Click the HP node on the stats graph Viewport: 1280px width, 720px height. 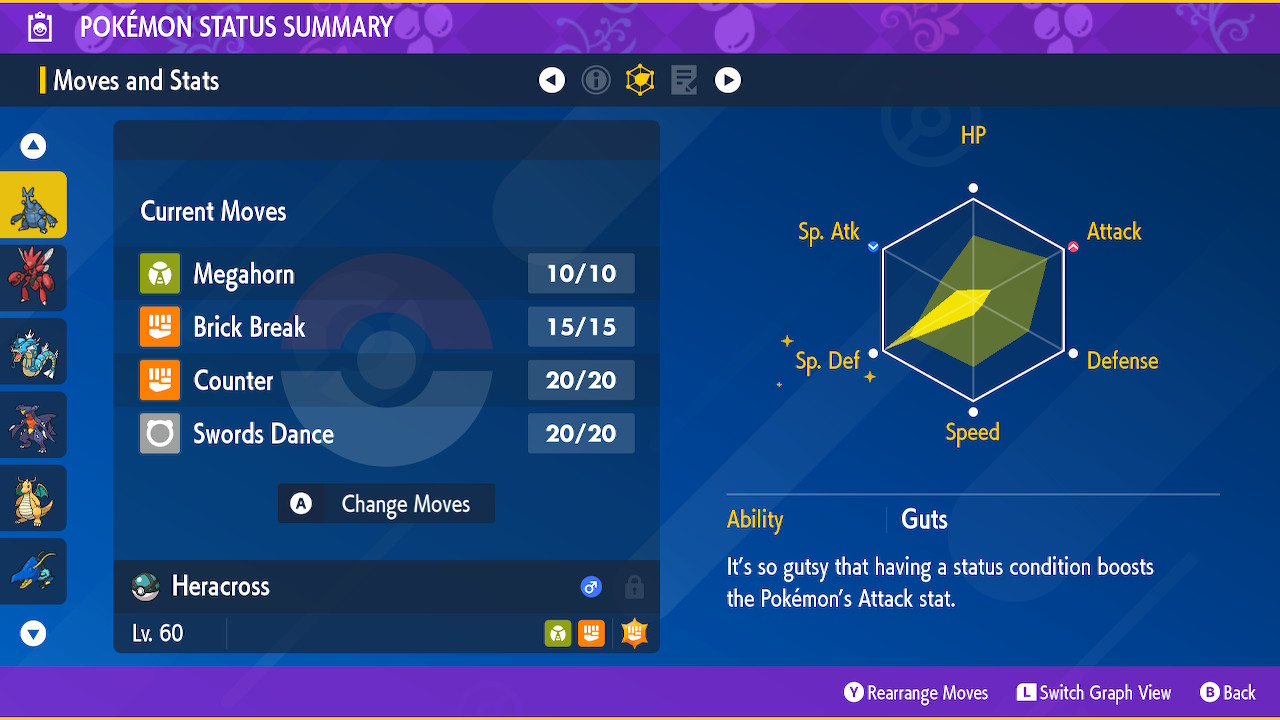pos(972,186)
